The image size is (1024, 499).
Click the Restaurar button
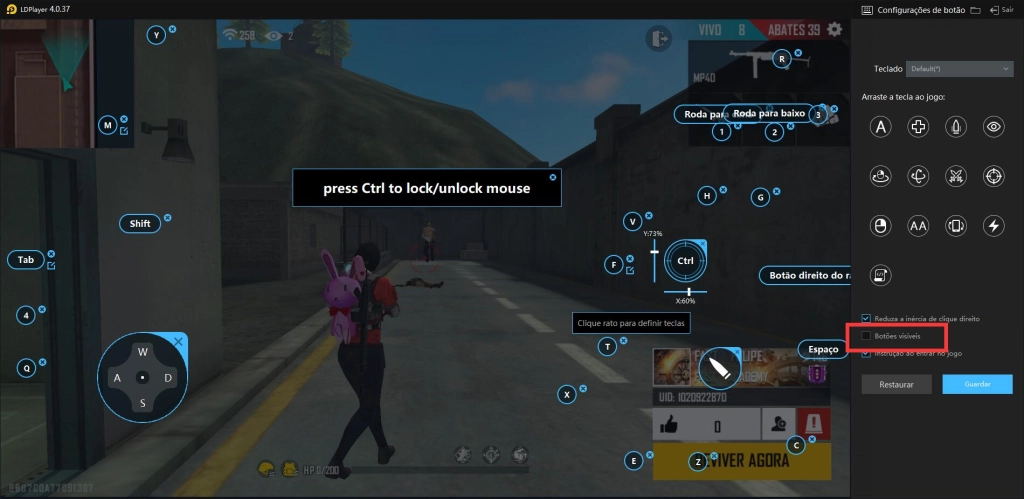[896, 384]
